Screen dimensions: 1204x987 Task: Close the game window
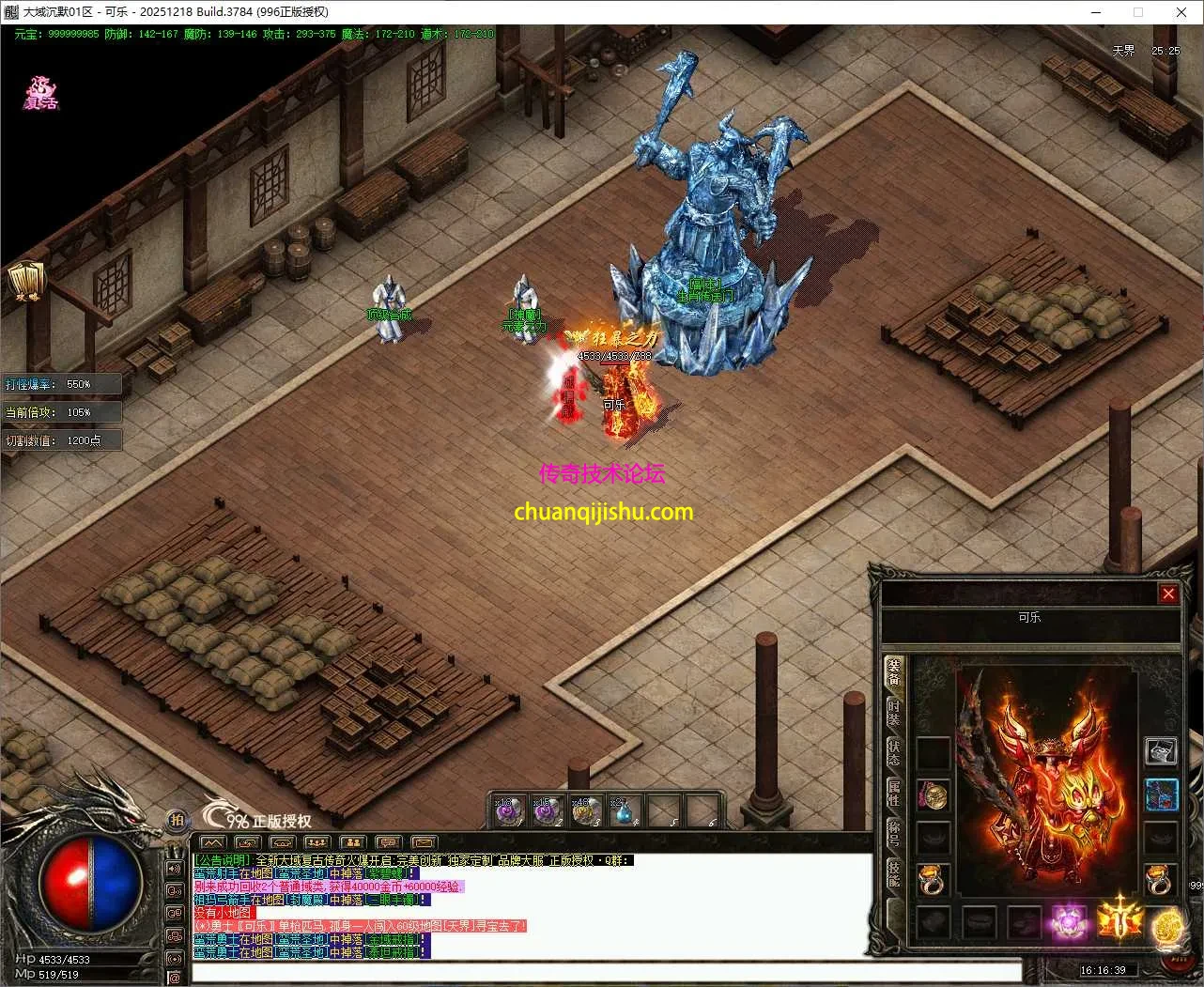1181,12
